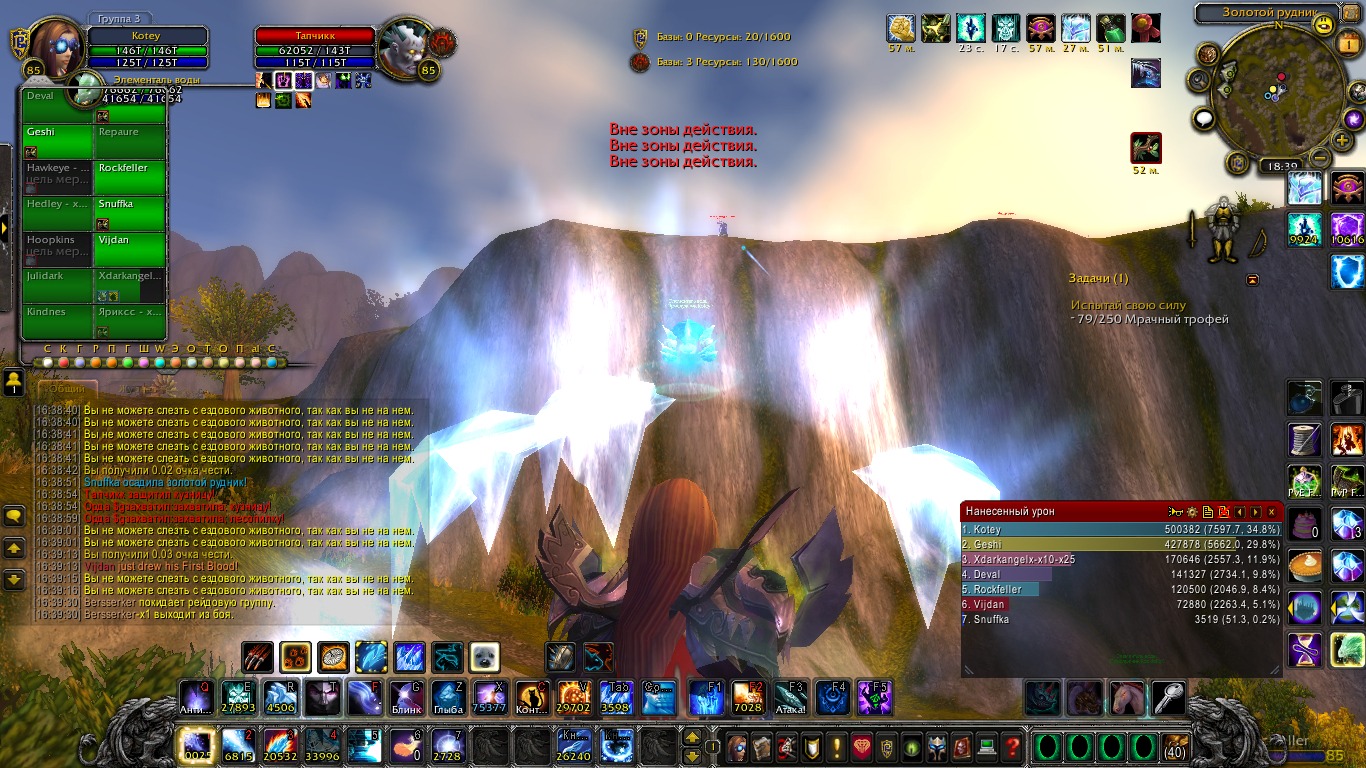
Task: Switch to the Общий chat tab
Action: point(67,388)
